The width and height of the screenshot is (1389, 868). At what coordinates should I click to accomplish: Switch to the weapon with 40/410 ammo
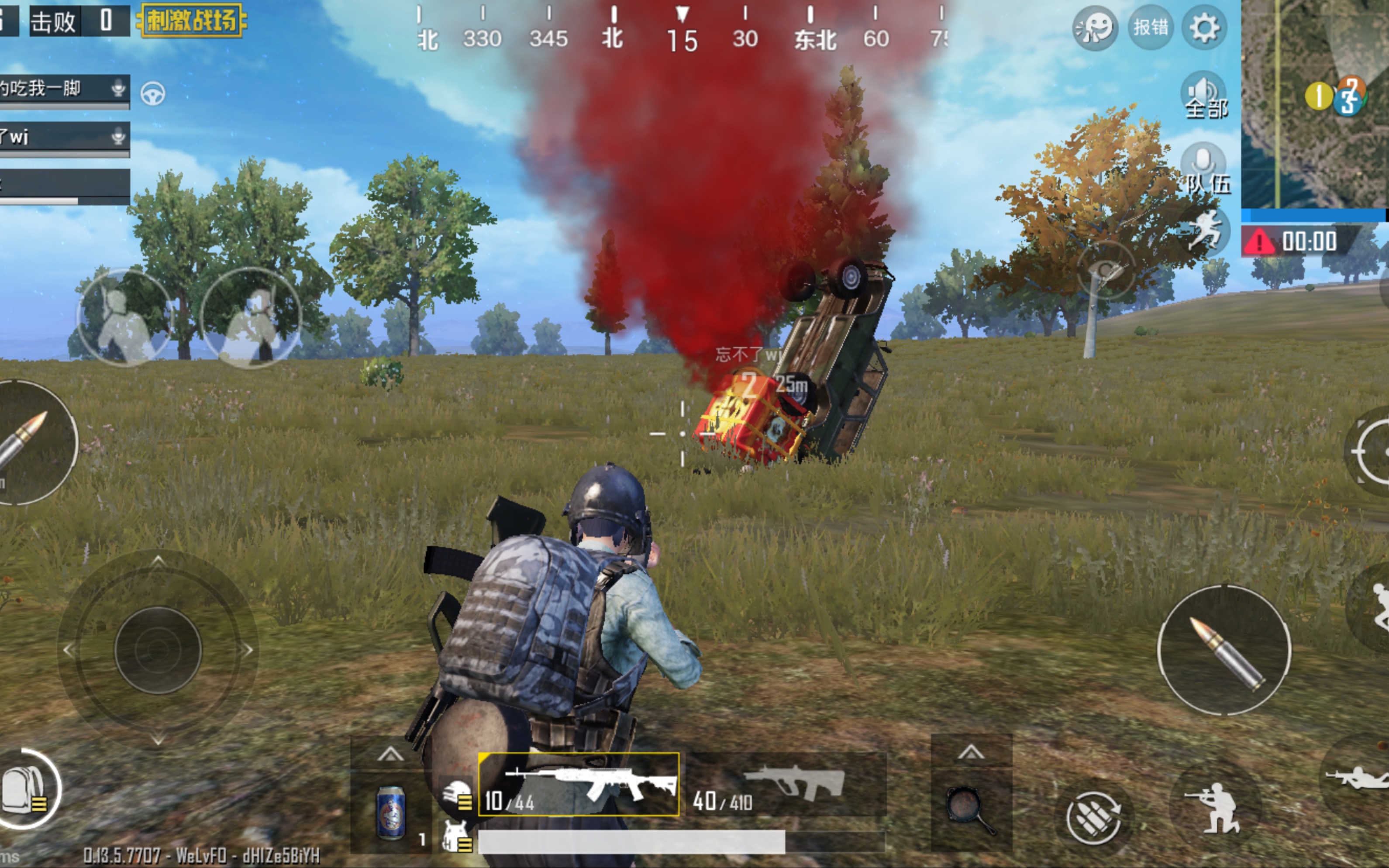[786, 785]
